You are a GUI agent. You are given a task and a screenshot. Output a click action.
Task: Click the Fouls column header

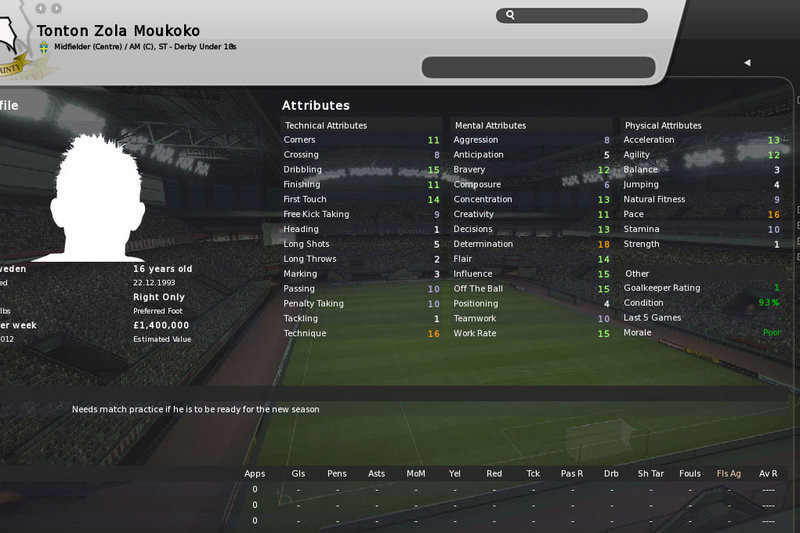pos(689,473)
